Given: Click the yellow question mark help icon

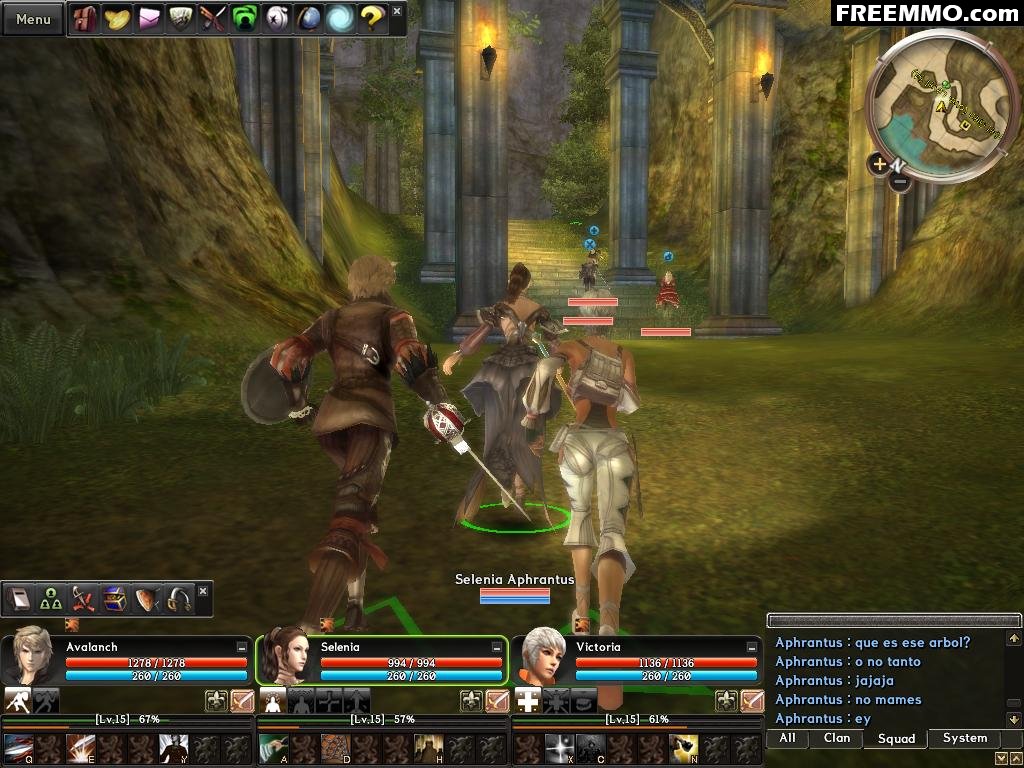Looking at the screenshot, I should coord(372,19).
